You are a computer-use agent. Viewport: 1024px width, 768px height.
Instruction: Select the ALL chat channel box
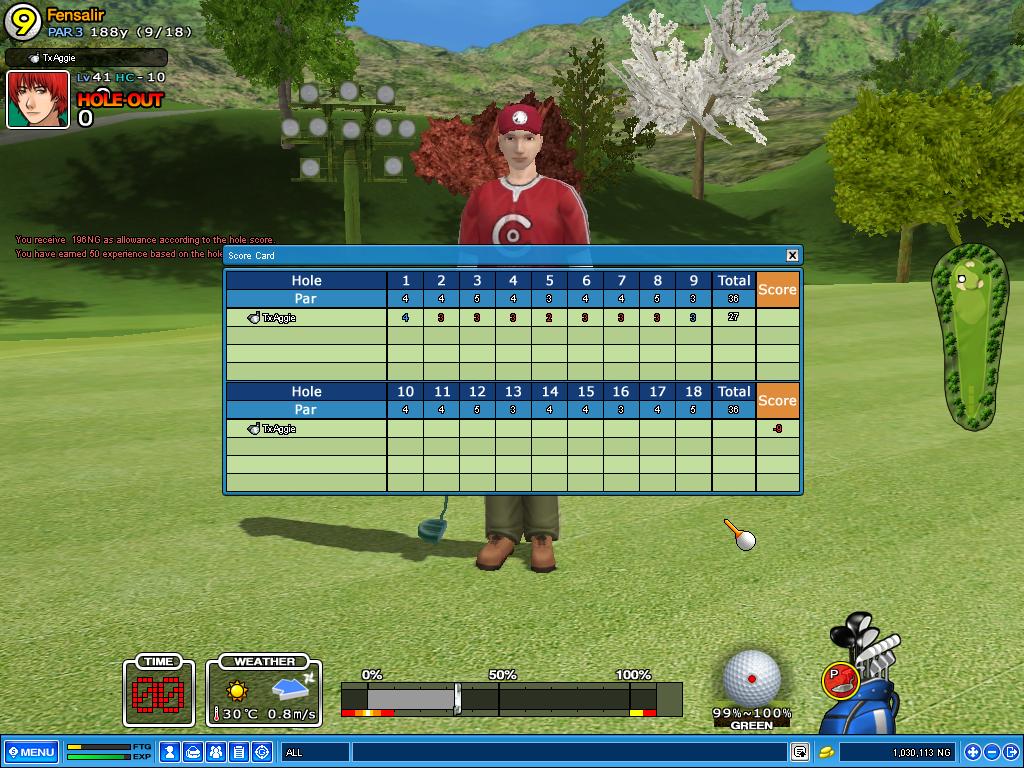click(x=314, y=752)
